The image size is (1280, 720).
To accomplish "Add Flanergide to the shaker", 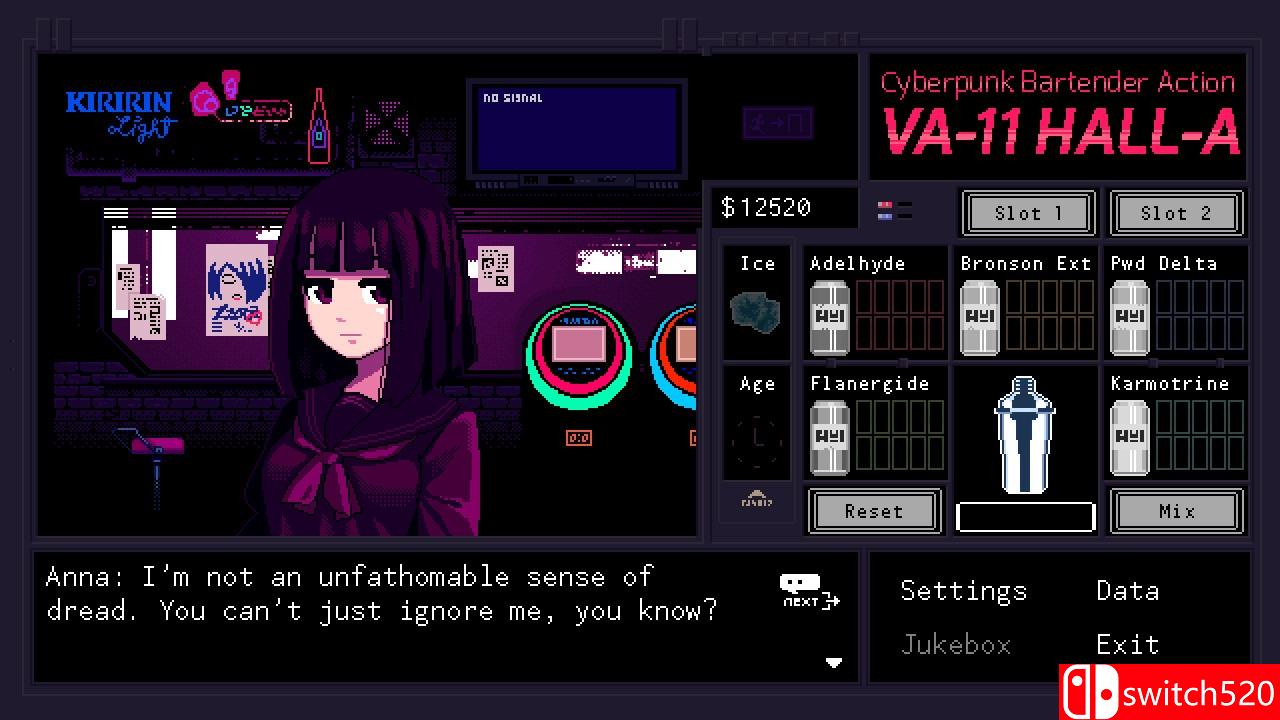I will 829,435.
